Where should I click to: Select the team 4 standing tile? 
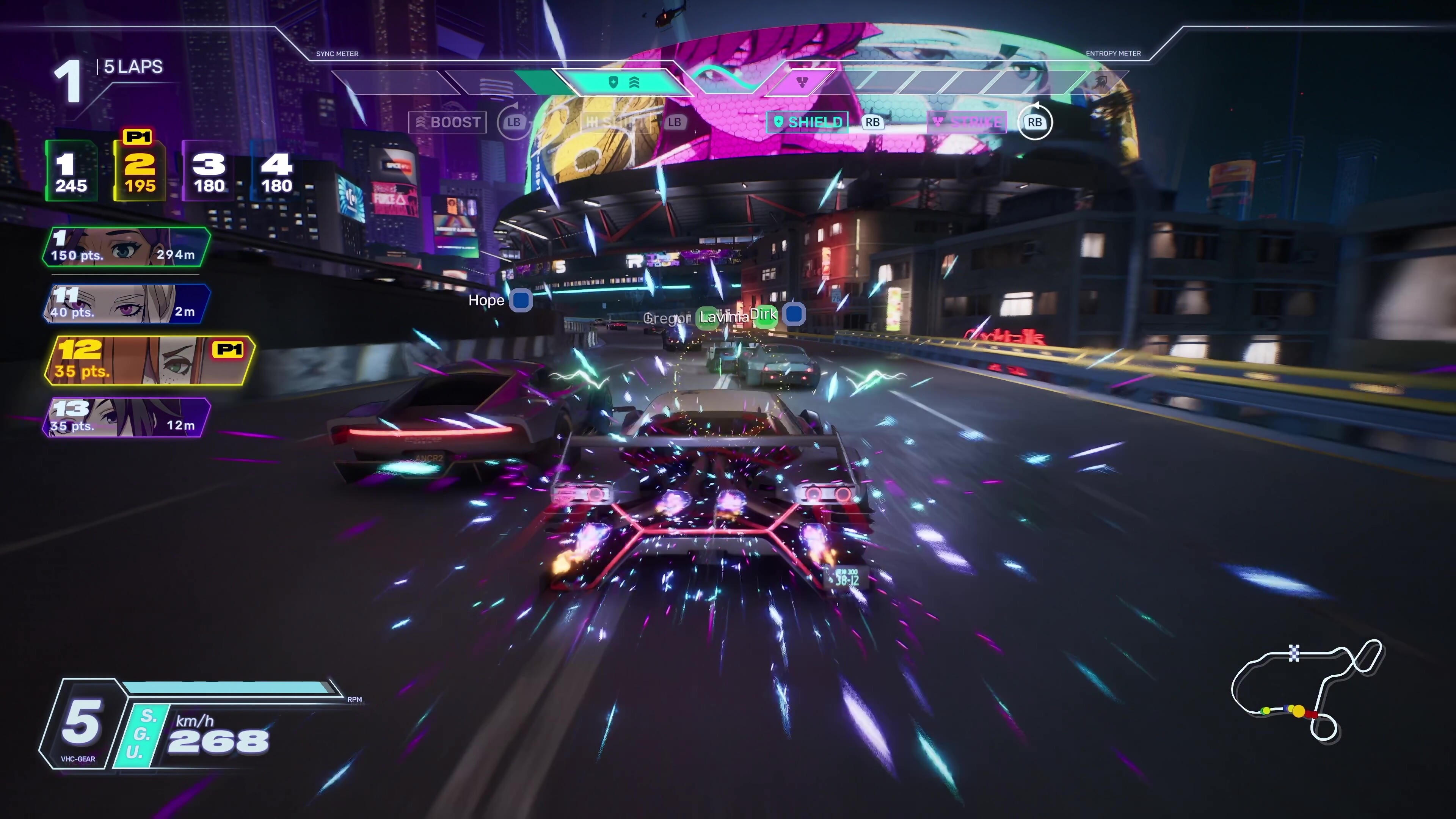click(276, 172)
